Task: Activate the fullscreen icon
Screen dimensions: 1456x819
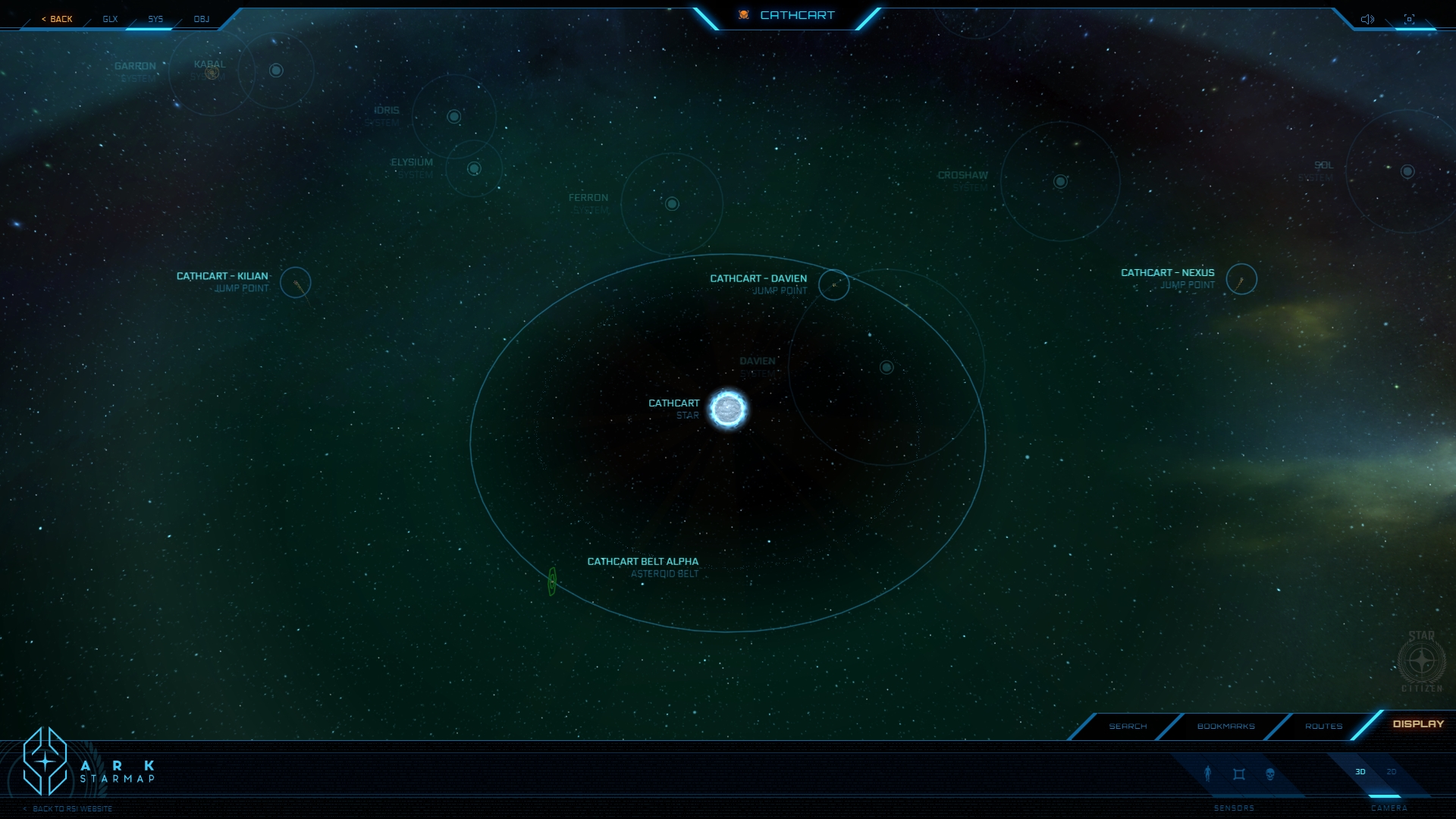Action: pos(1409,19)
